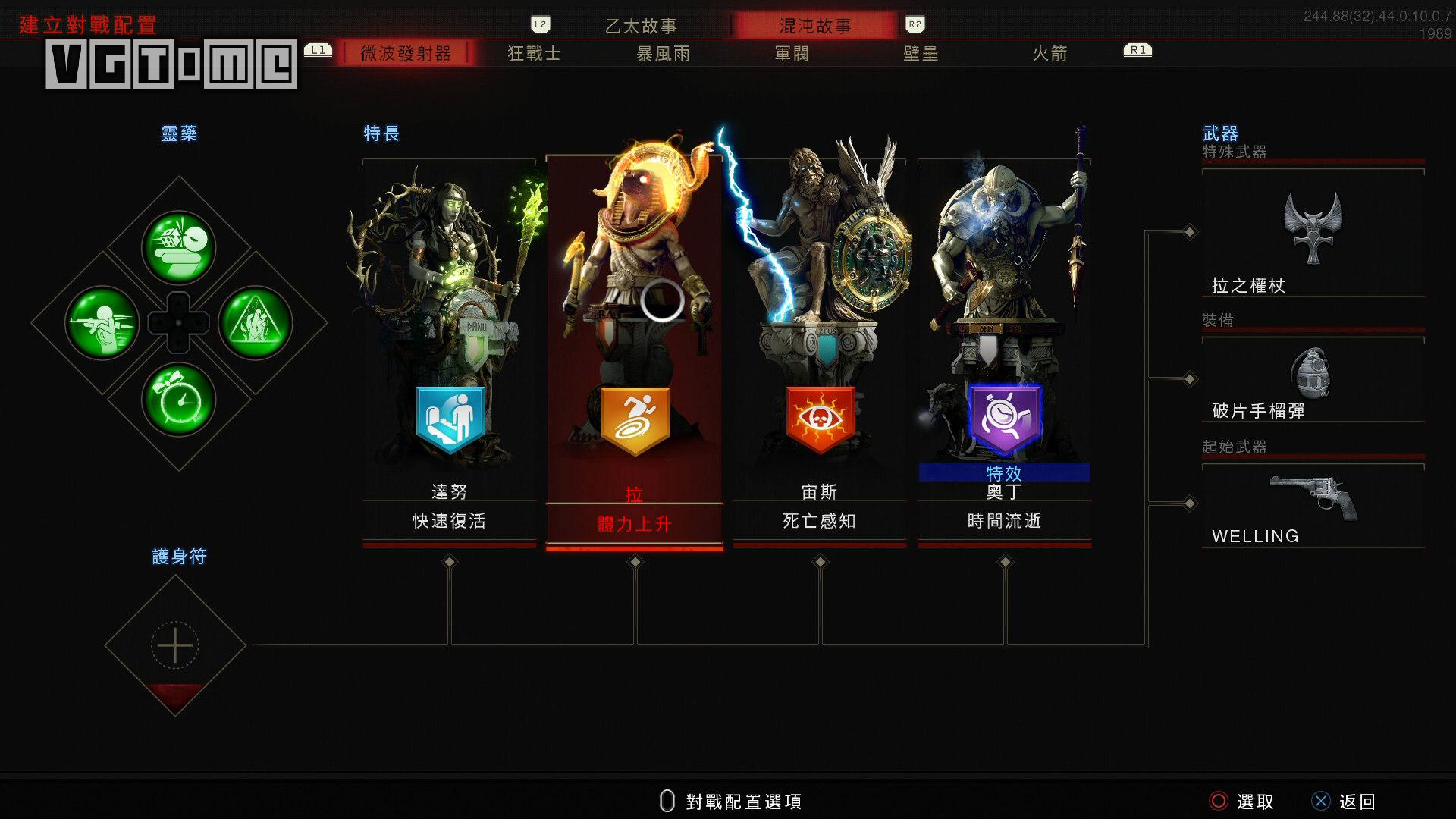Viewport: 1456px width, 819px height.
Task: Choose the 火箭 loadout tab
Action: (1050, 54)
